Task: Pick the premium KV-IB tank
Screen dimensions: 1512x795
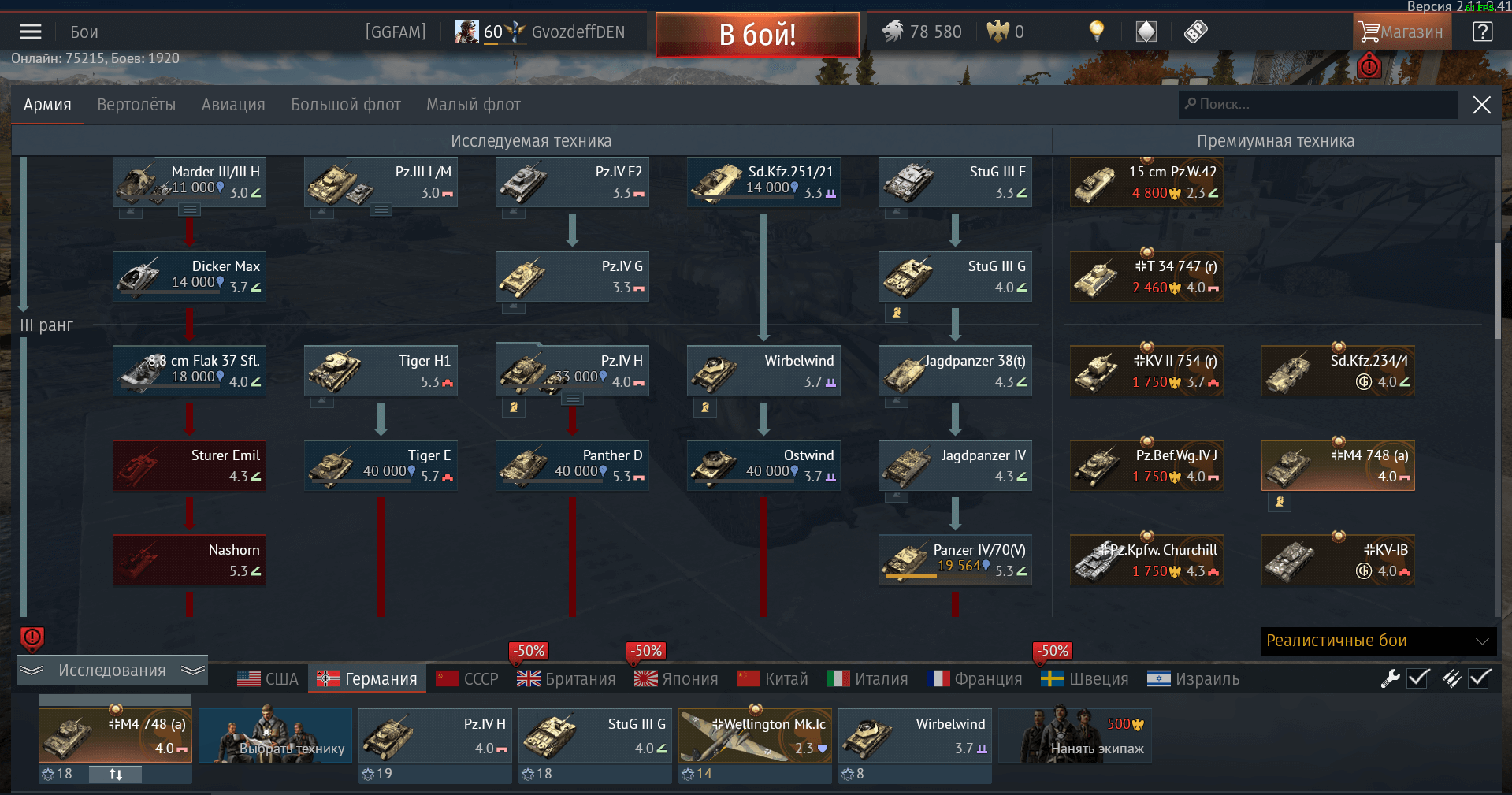Action: pyautogui.click(x=1338, y=560)
